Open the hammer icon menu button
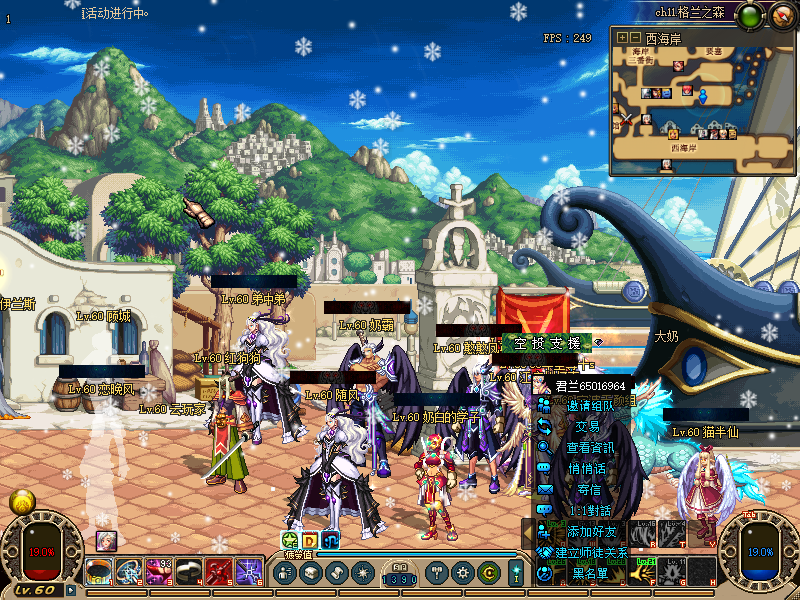The width and height of the screenshot is (800, 600). (x=436, y=573)
